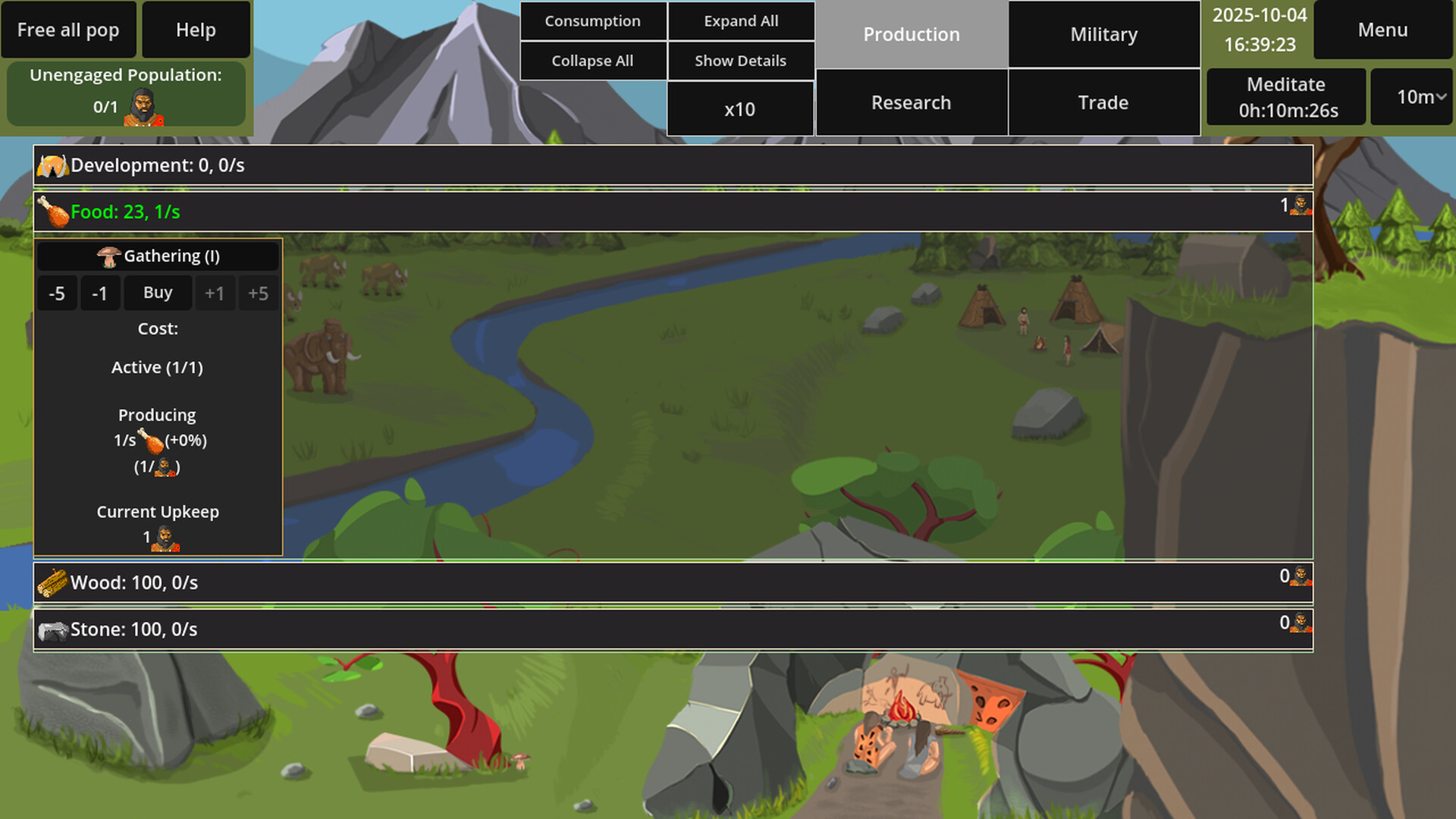Viewport: 1456px width, 819px height.
Task: Open the 10m duration dropdown
Action: [1412, 97]
